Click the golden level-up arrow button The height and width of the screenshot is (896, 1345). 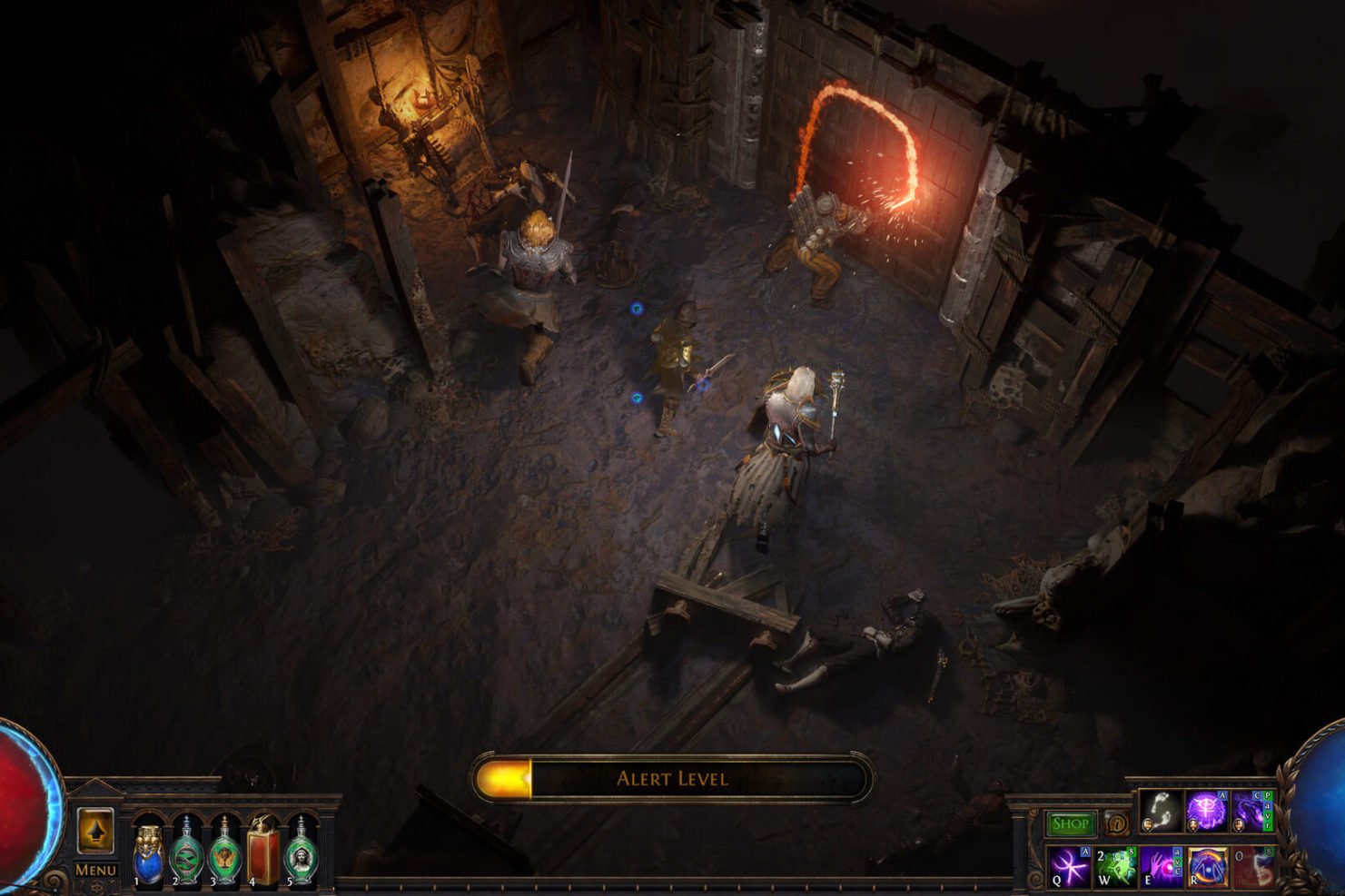pos(95,830)
